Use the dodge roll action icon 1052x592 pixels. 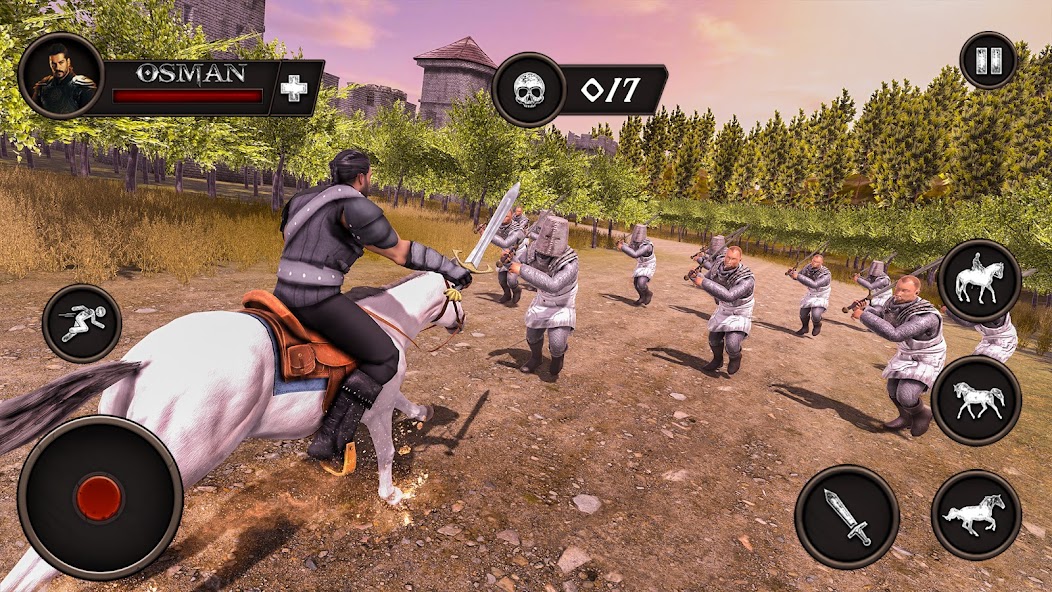[x=82, y=323]
